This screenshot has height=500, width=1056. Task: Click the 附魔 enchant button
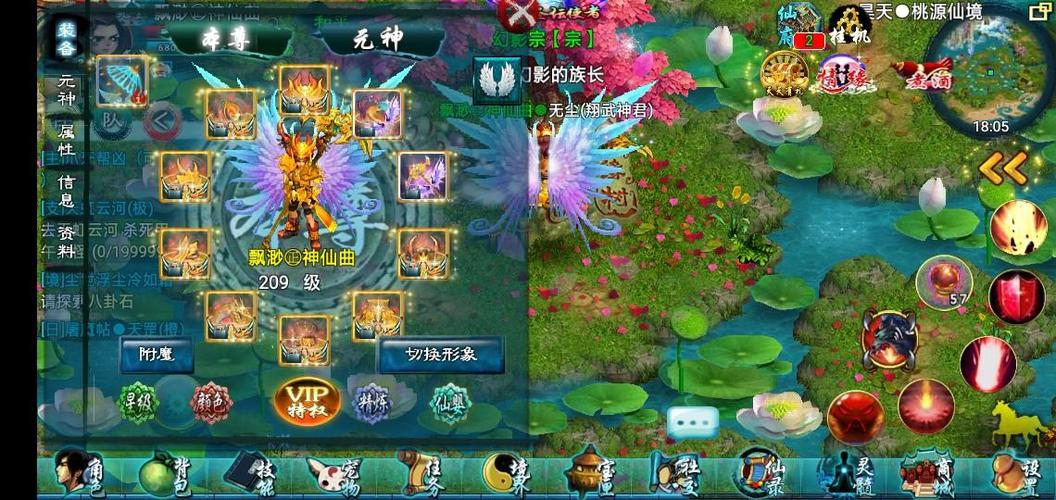click(156, 354)
